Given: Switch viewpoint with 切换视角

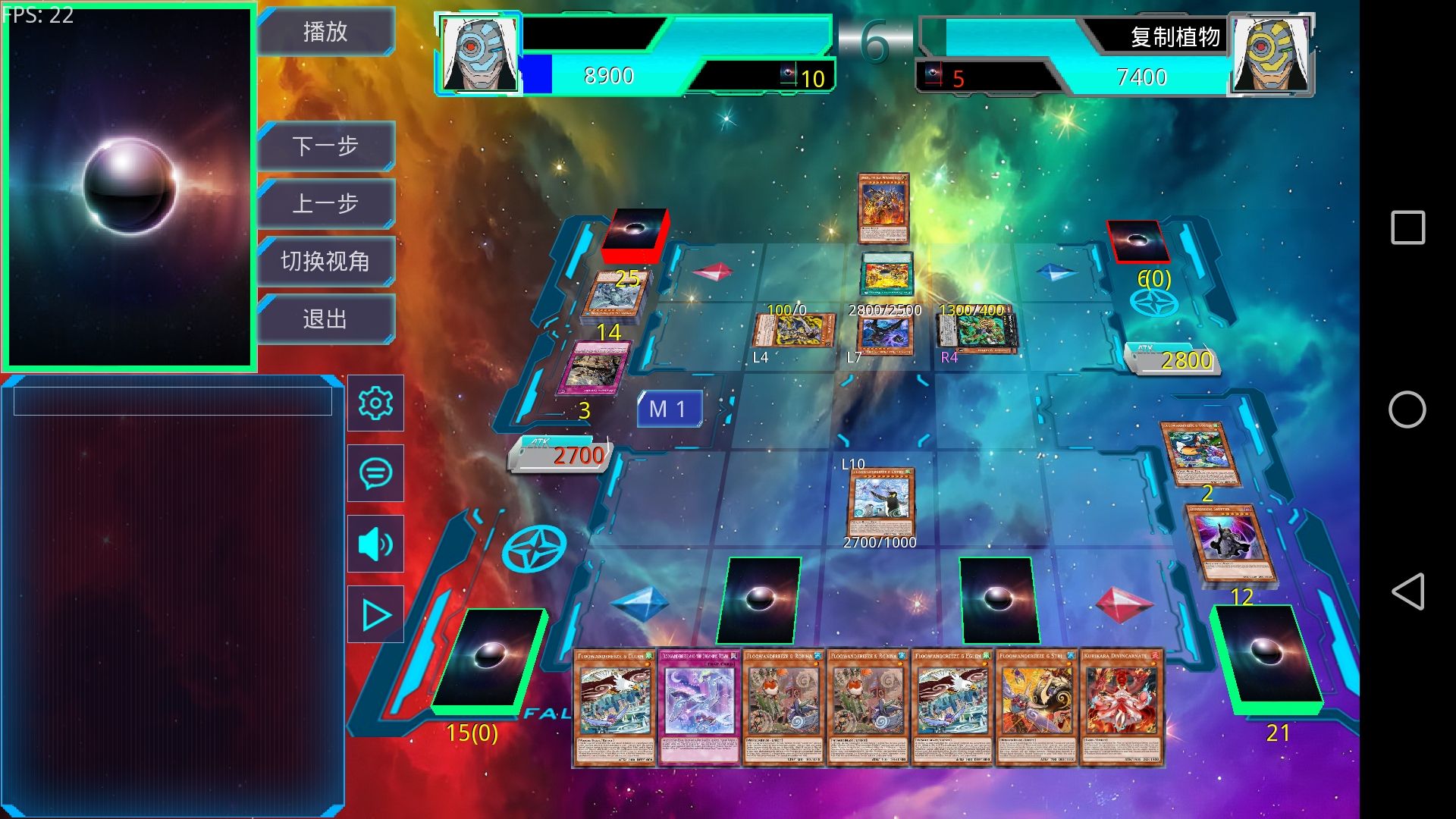Looking at the screenshot, I should [x=325, y=262].
